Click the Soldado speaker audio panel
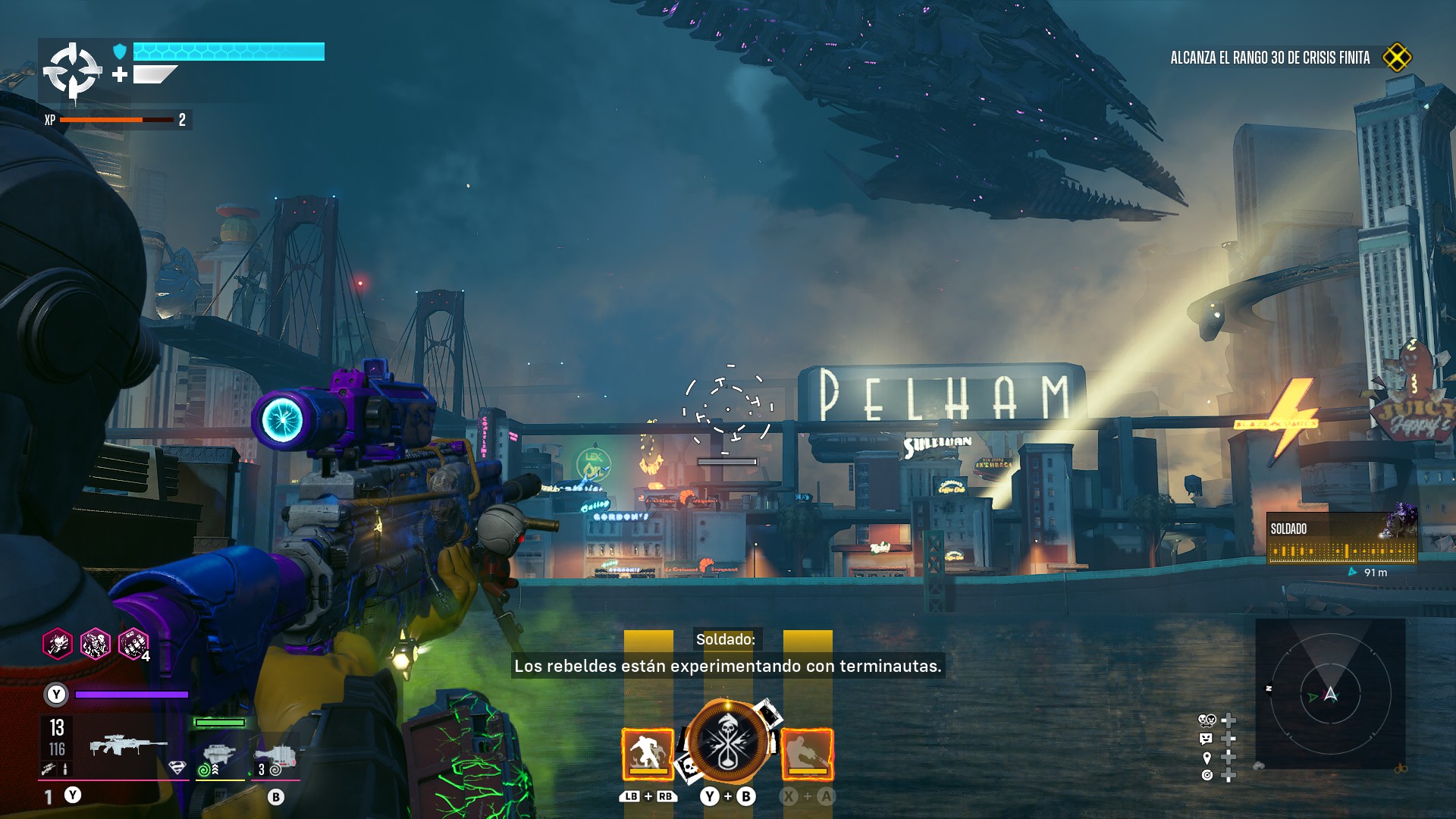Viewport: 1456px width, 819px height. point(1341,538)
